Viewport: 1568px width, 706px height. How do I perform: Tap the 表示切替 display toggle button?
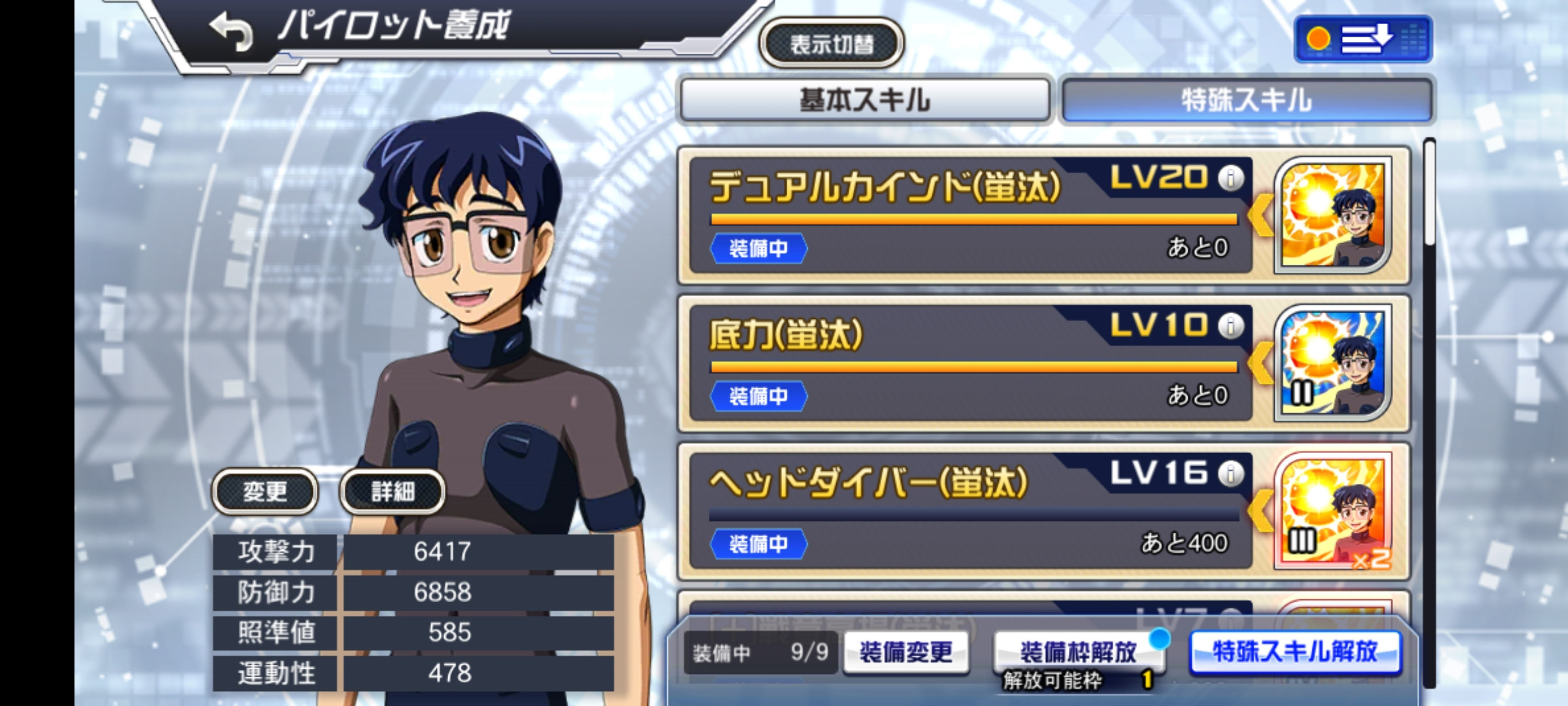tap(831, 44)
